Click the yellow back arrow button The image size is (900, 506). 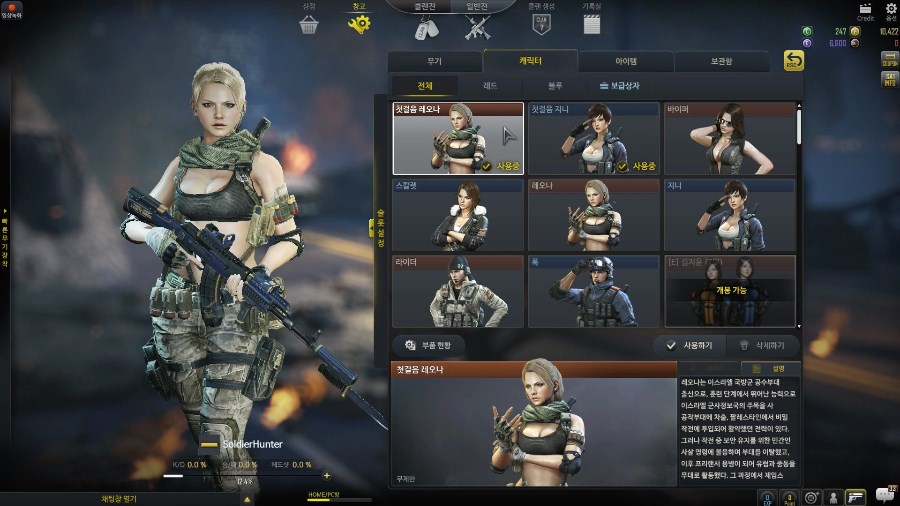click(x=793, y=62)
